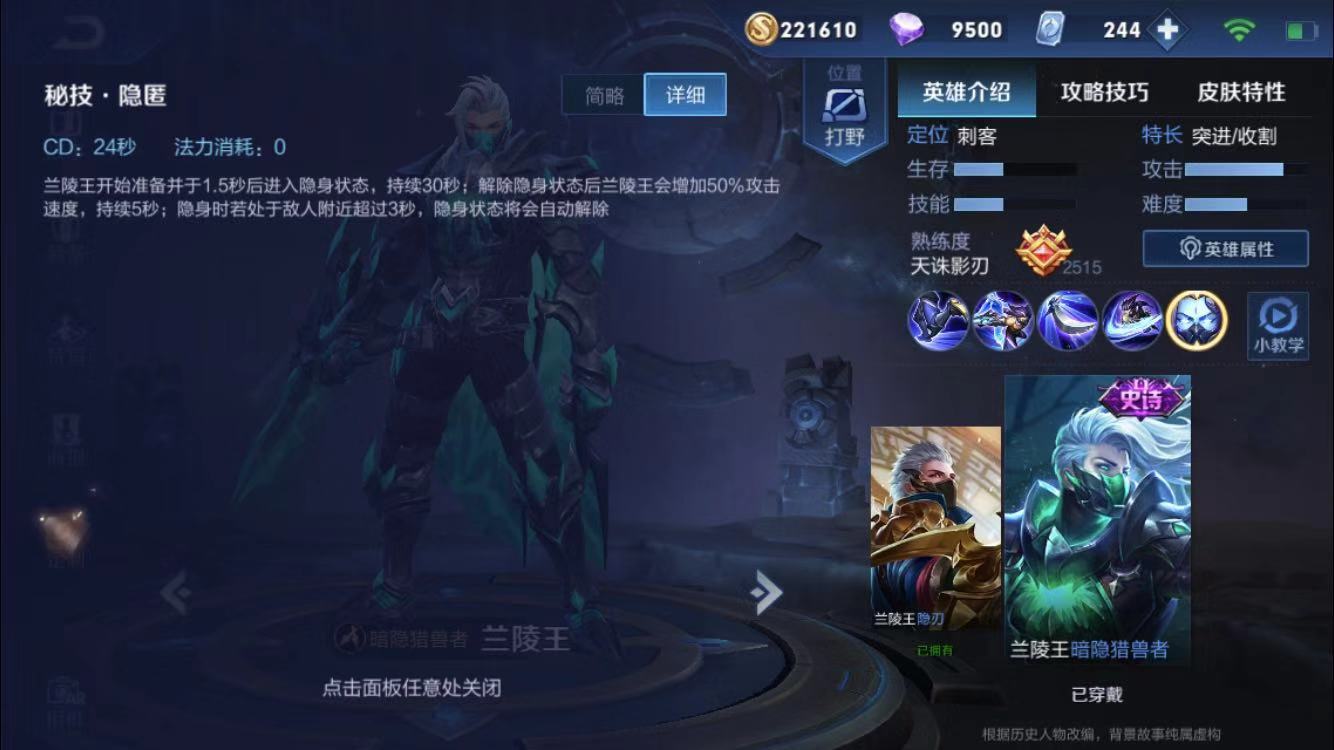Click the second skill ability icon
1334x750 pixels.
pos(1067,322)
